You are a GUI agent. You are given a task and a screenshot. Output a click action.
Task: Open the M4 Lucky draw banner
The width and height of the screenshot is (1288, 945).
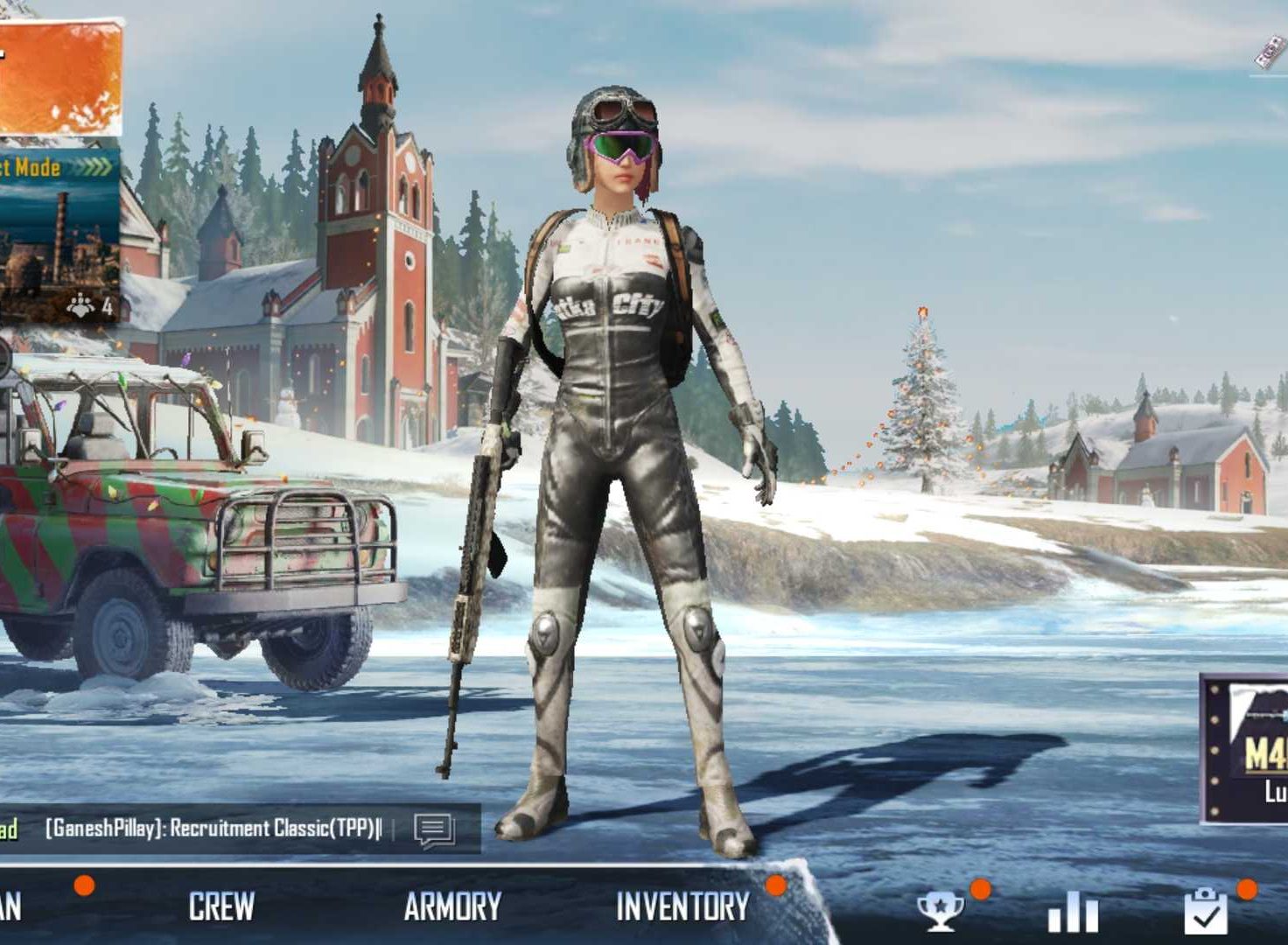[x=1246, y=749]
